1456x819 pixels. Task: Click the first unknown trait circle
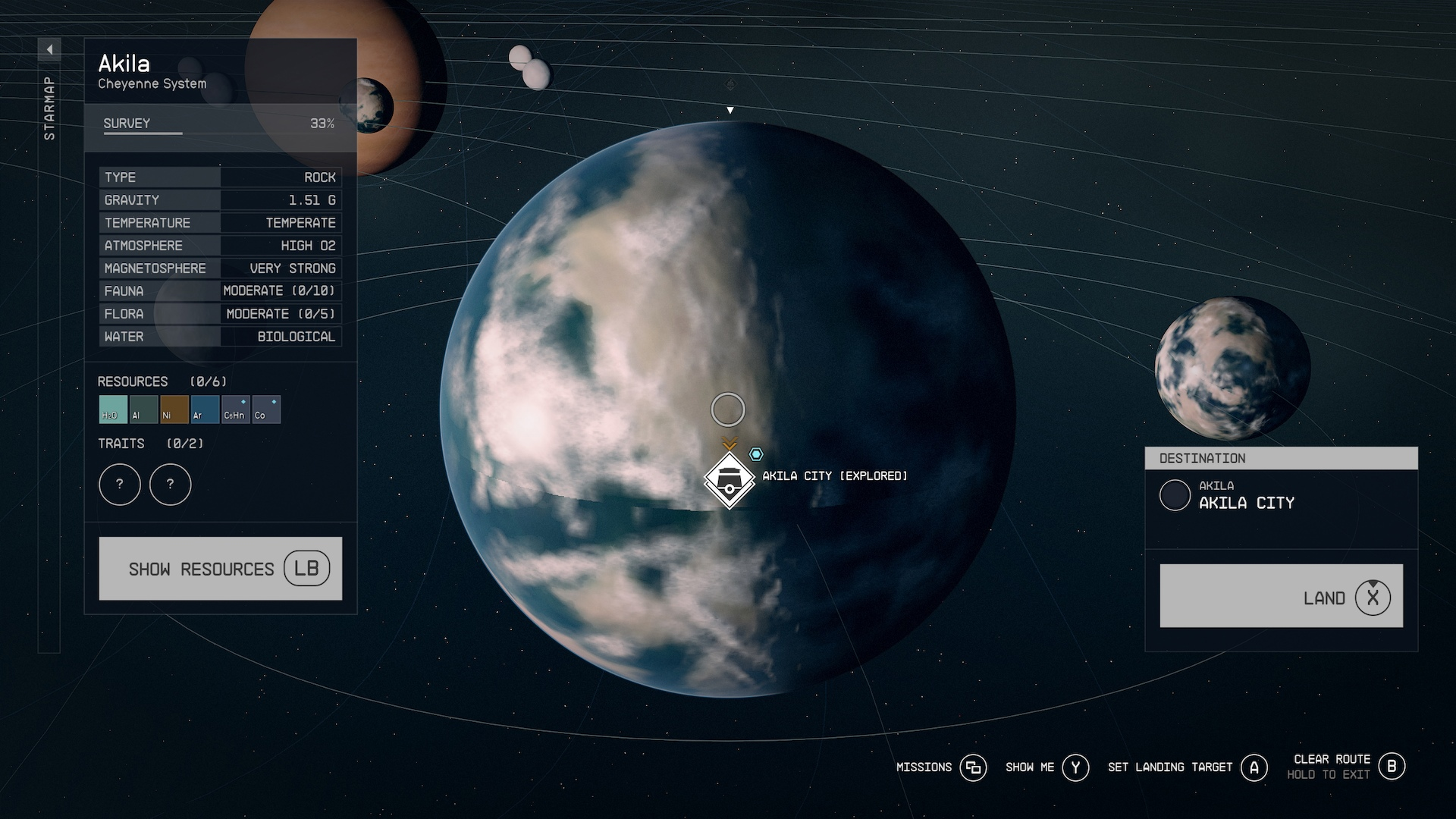pyautogui.click(x=120, y=484)
